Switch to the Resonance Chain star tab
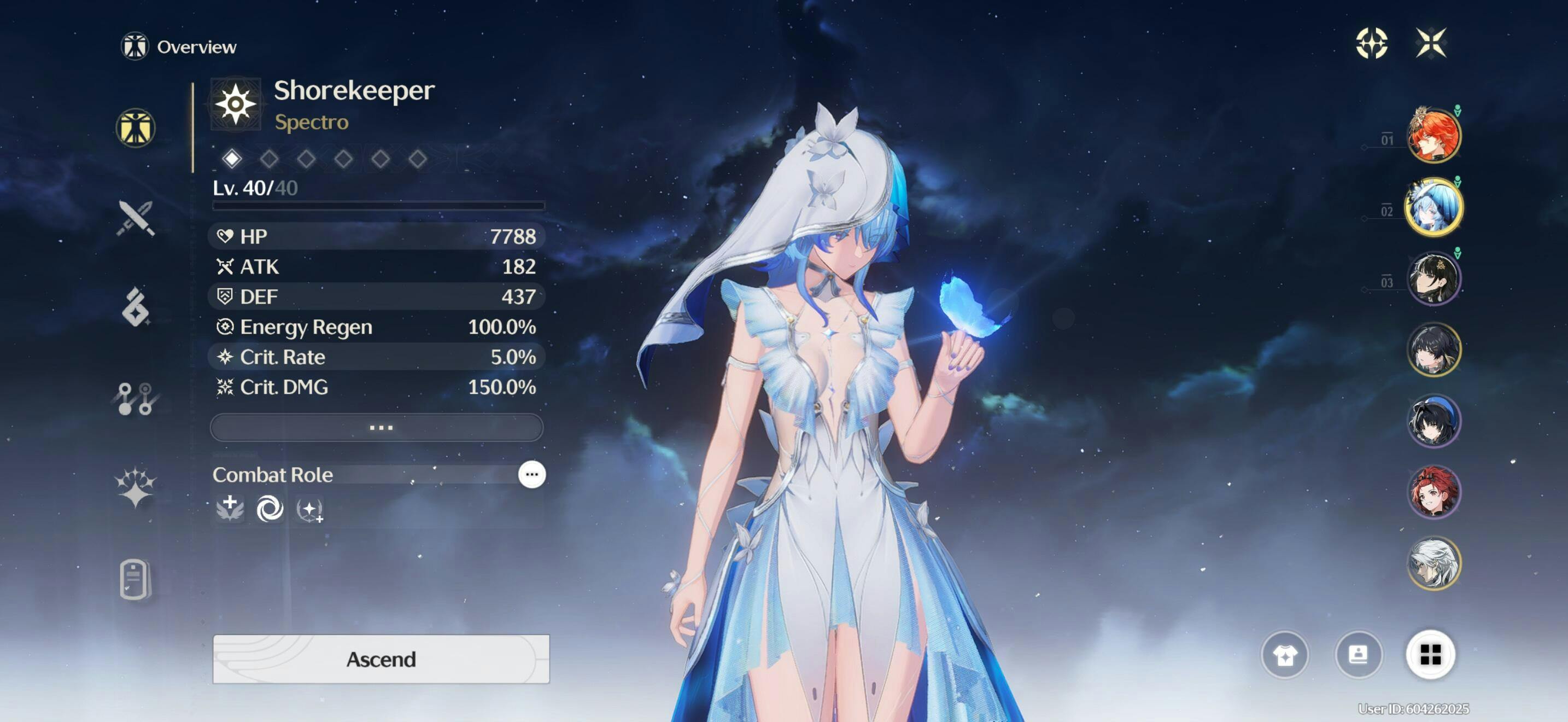The height and width of the screenshot is (722, 1568). pos(136,487)
